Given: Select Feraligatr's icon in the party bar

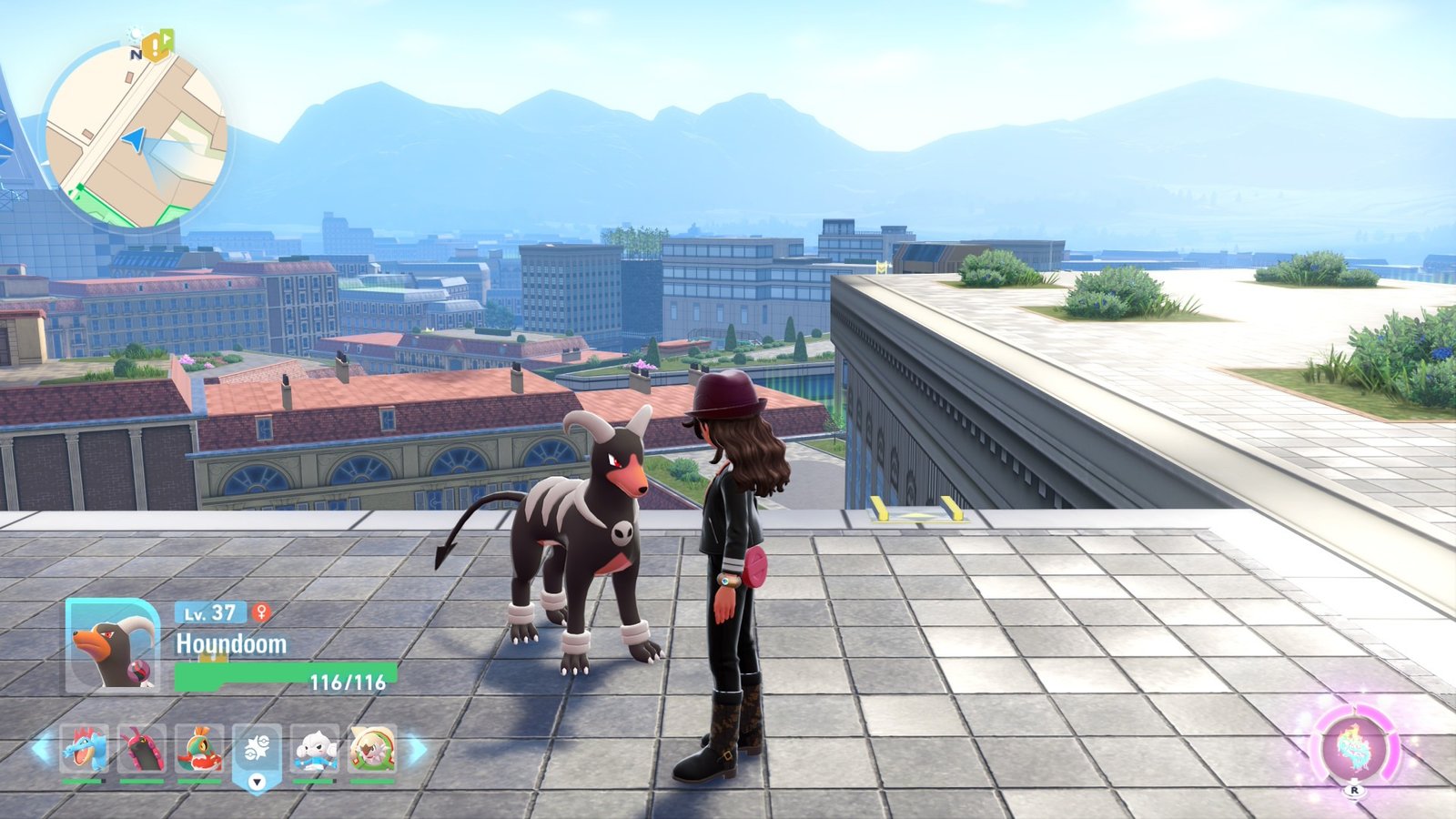Looking at the screenshot, I should pyautogui.click(x=85, y=749).
